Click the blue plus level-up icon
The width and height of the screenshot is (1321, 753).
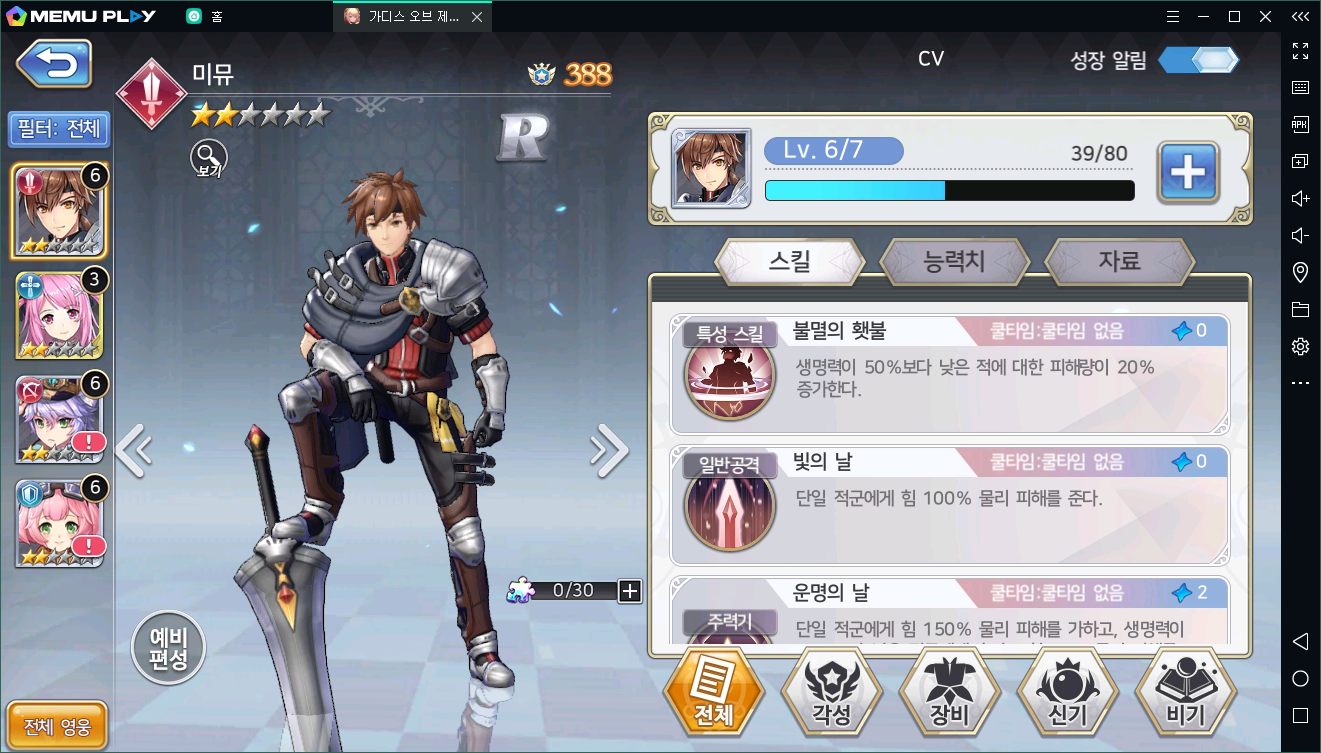click(x=1188, y=173)
